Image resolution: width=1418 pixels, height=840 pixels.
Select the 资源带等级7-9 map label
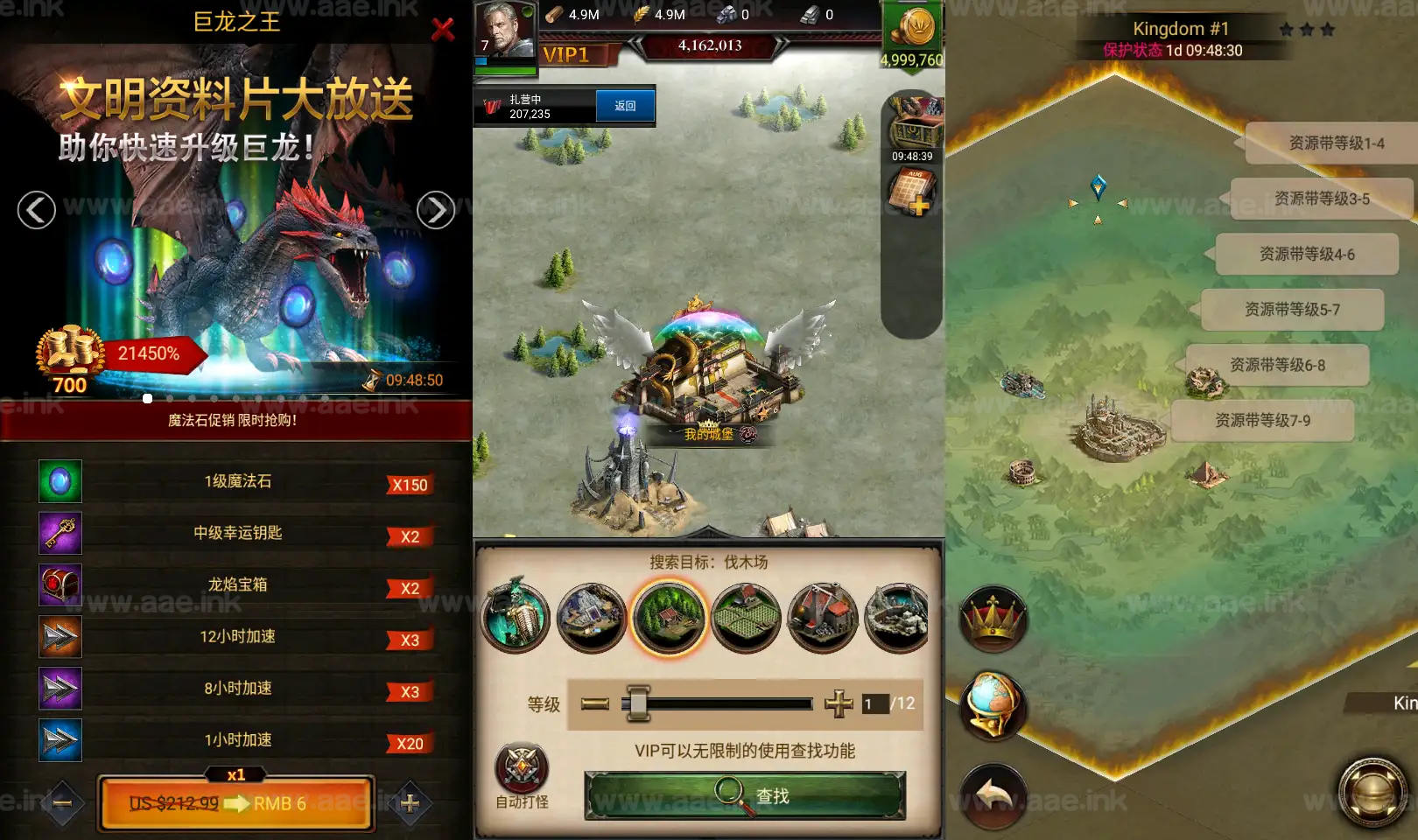(1263, 421)
